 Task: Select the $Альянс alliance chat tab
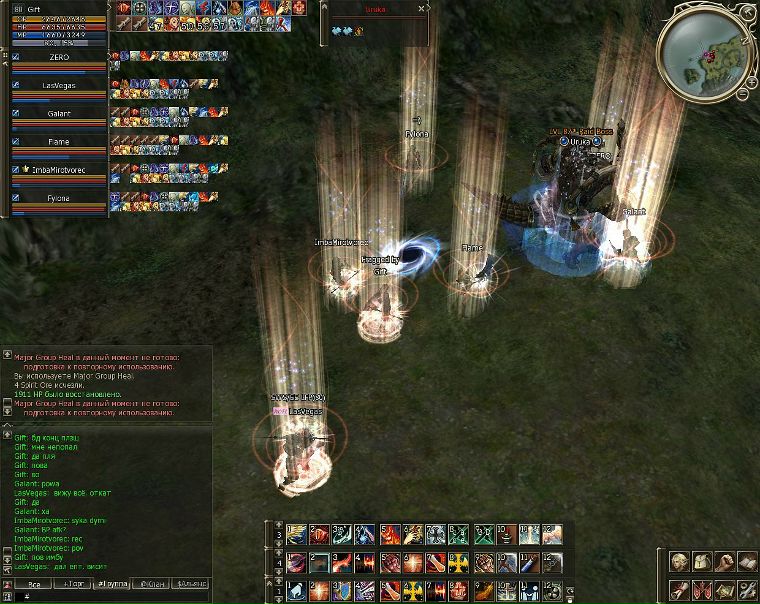(191, 583)
